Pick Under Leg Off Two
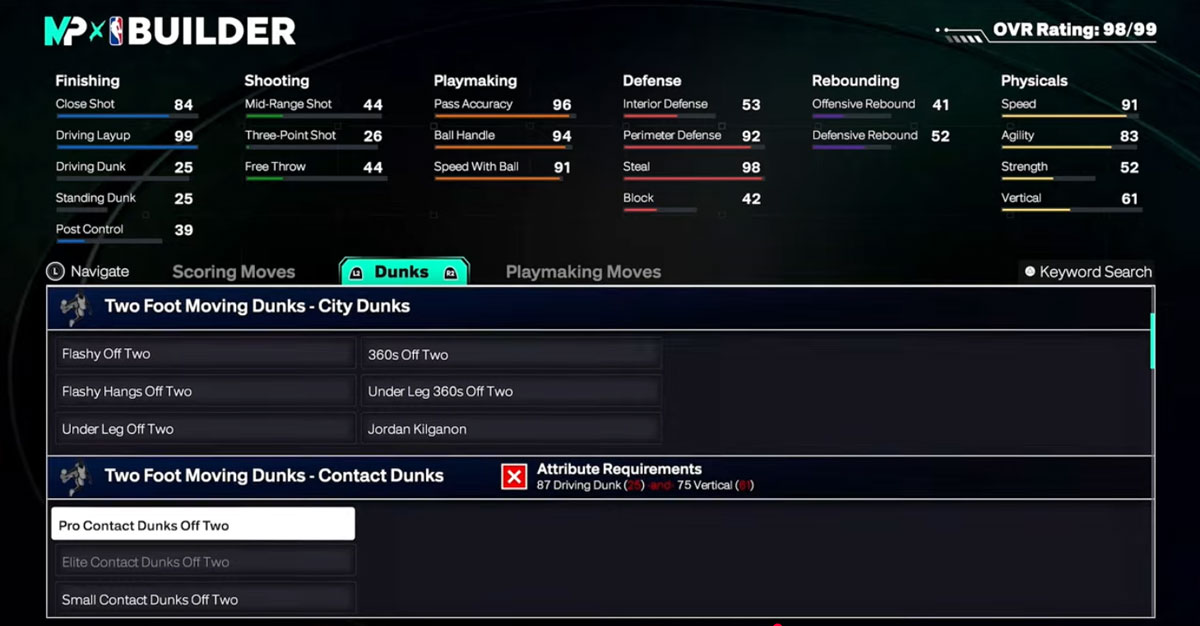This screenshot has height=626, width=1200. point(204,429)
